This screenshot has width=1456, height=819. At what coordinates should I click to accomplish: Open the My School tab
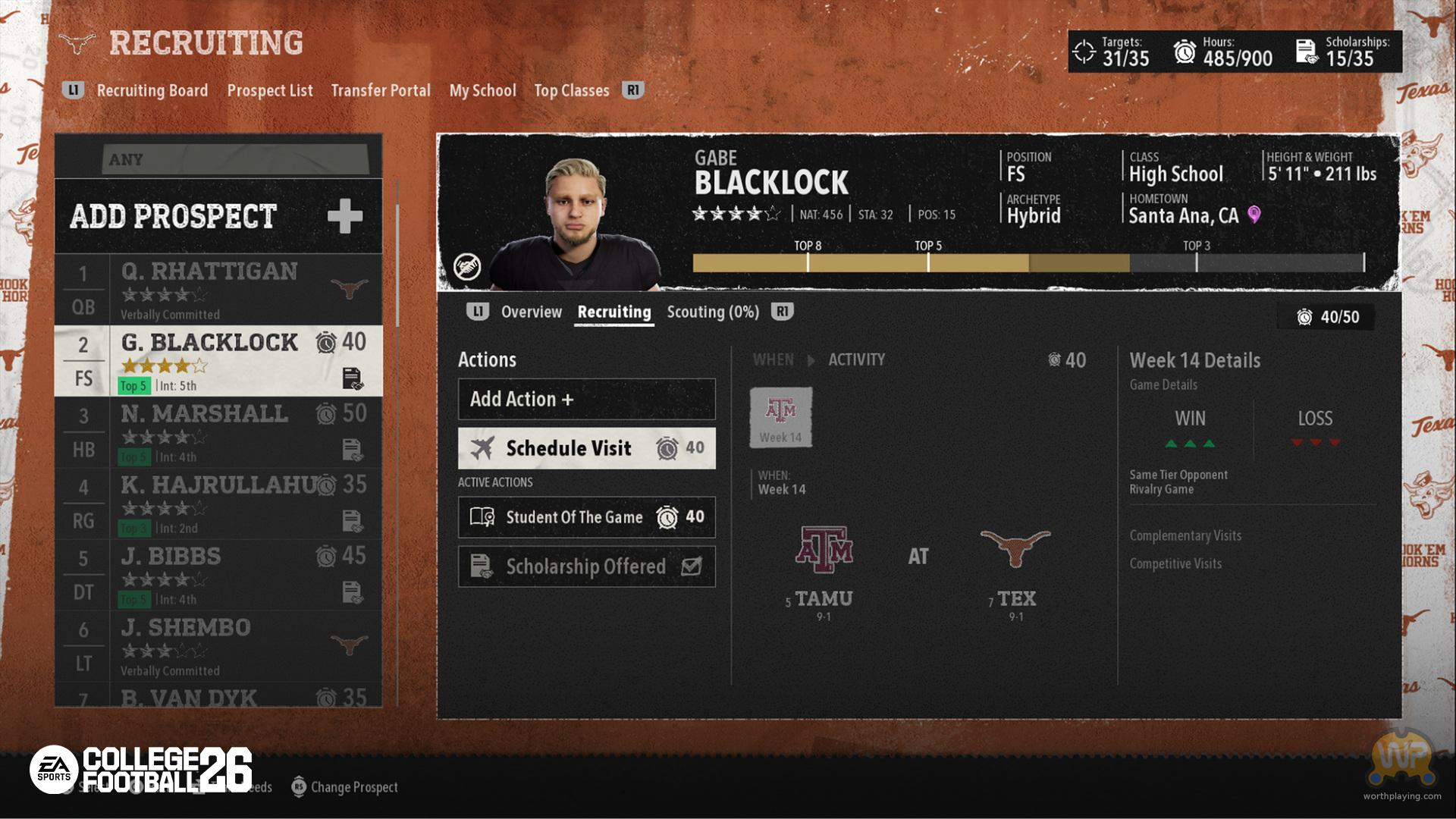tap(482, 90)
